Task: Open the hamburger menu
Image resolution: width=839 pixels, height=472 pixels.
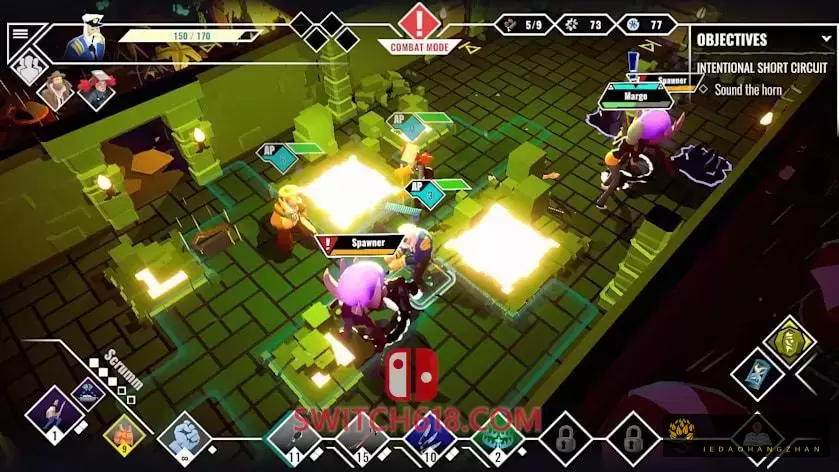Action: (19, 32)
